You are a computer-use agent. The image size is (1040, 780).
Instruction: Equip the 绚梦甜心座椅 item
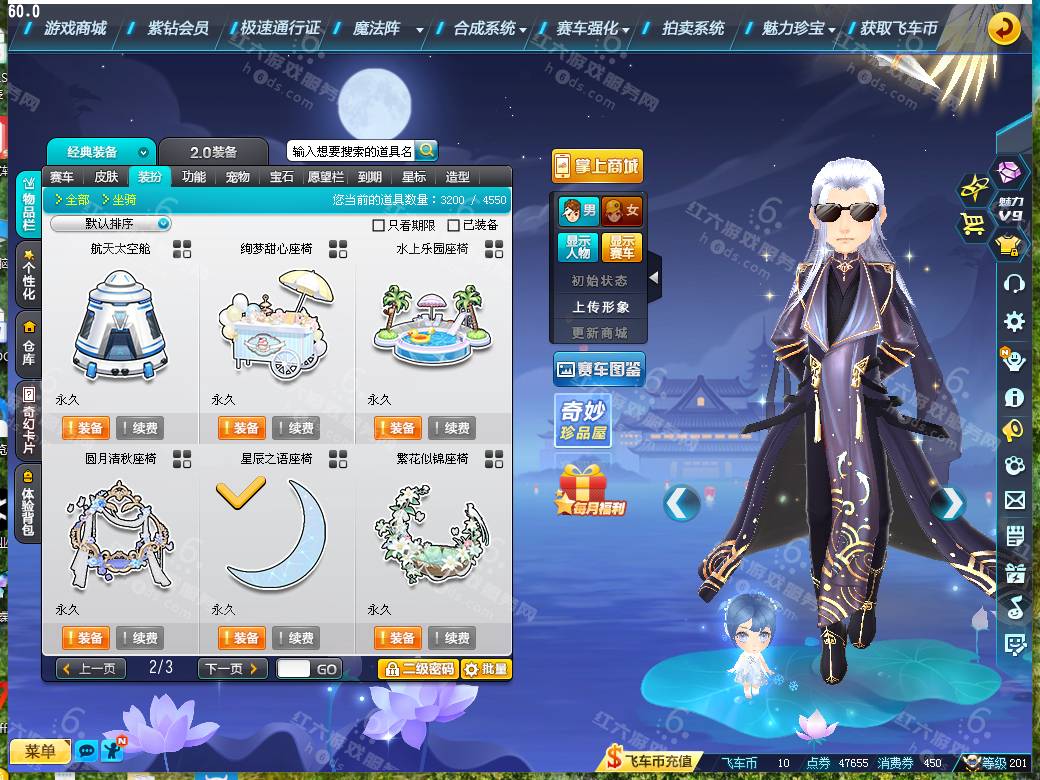[x=241, y=428]
